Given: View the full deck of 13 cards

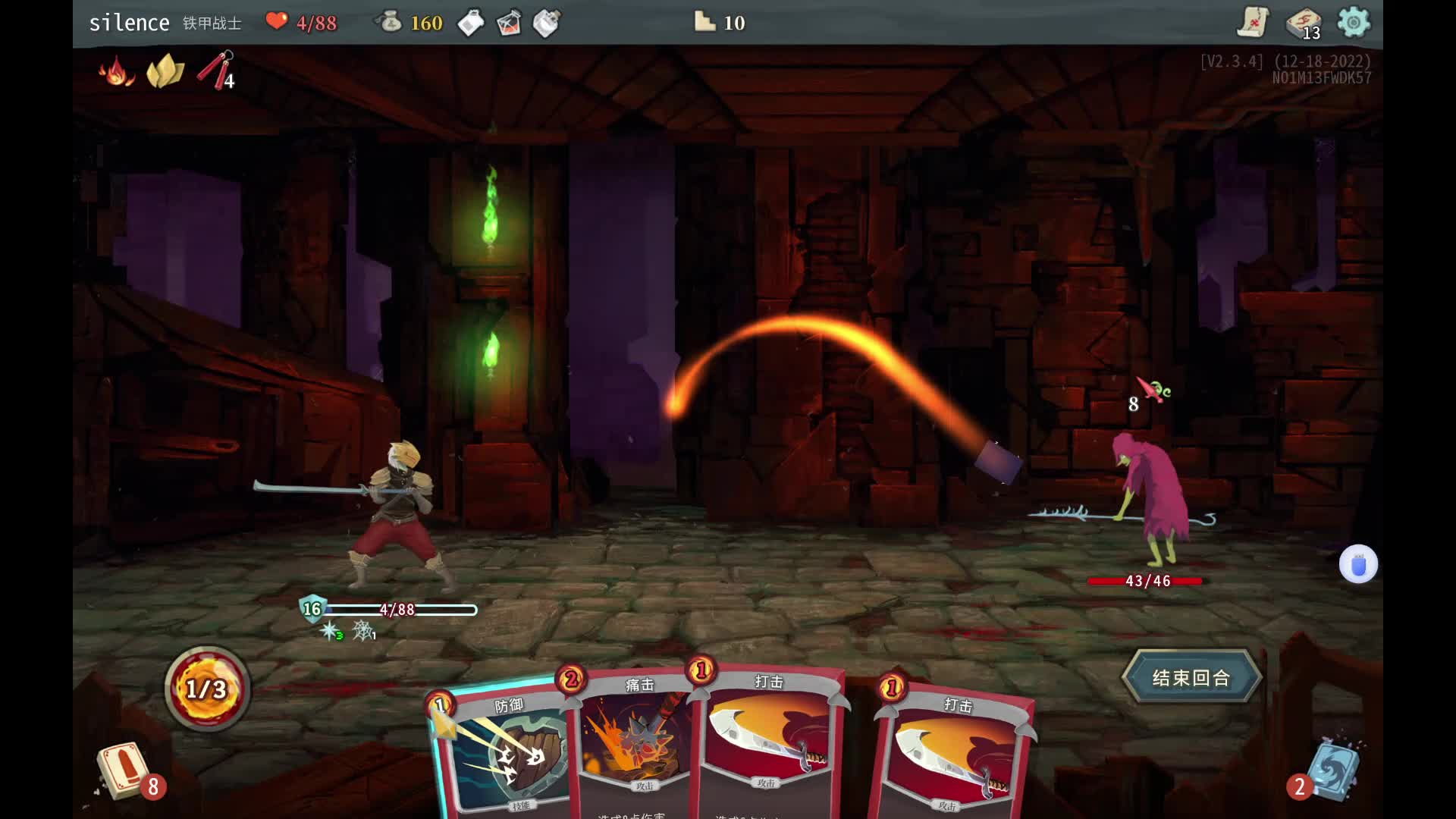Looking at the screenshot, I should 1304,23.
